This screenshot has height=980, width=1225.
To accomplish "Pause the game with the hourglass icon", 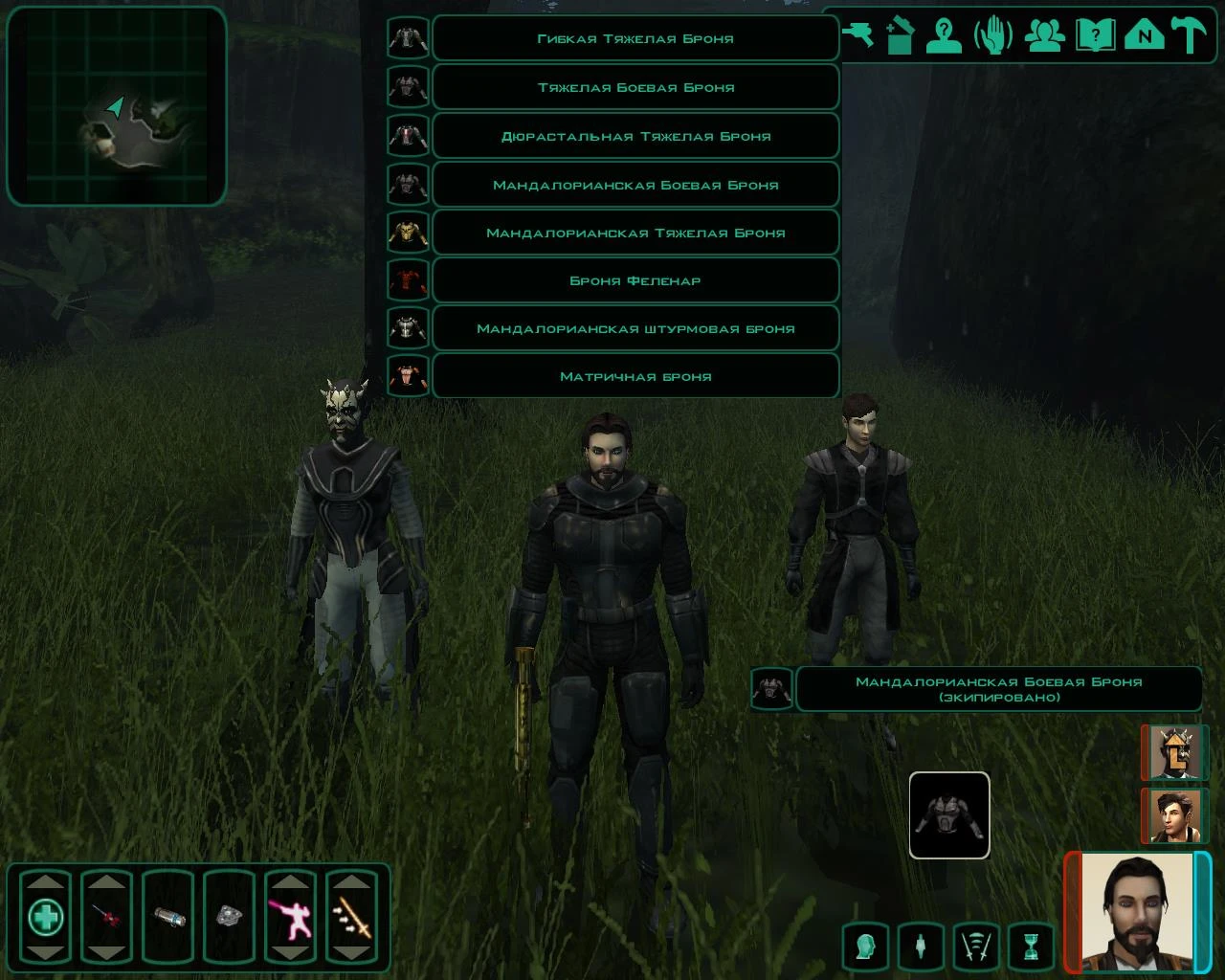I will pyautogui.click(x=1029, y=947).
